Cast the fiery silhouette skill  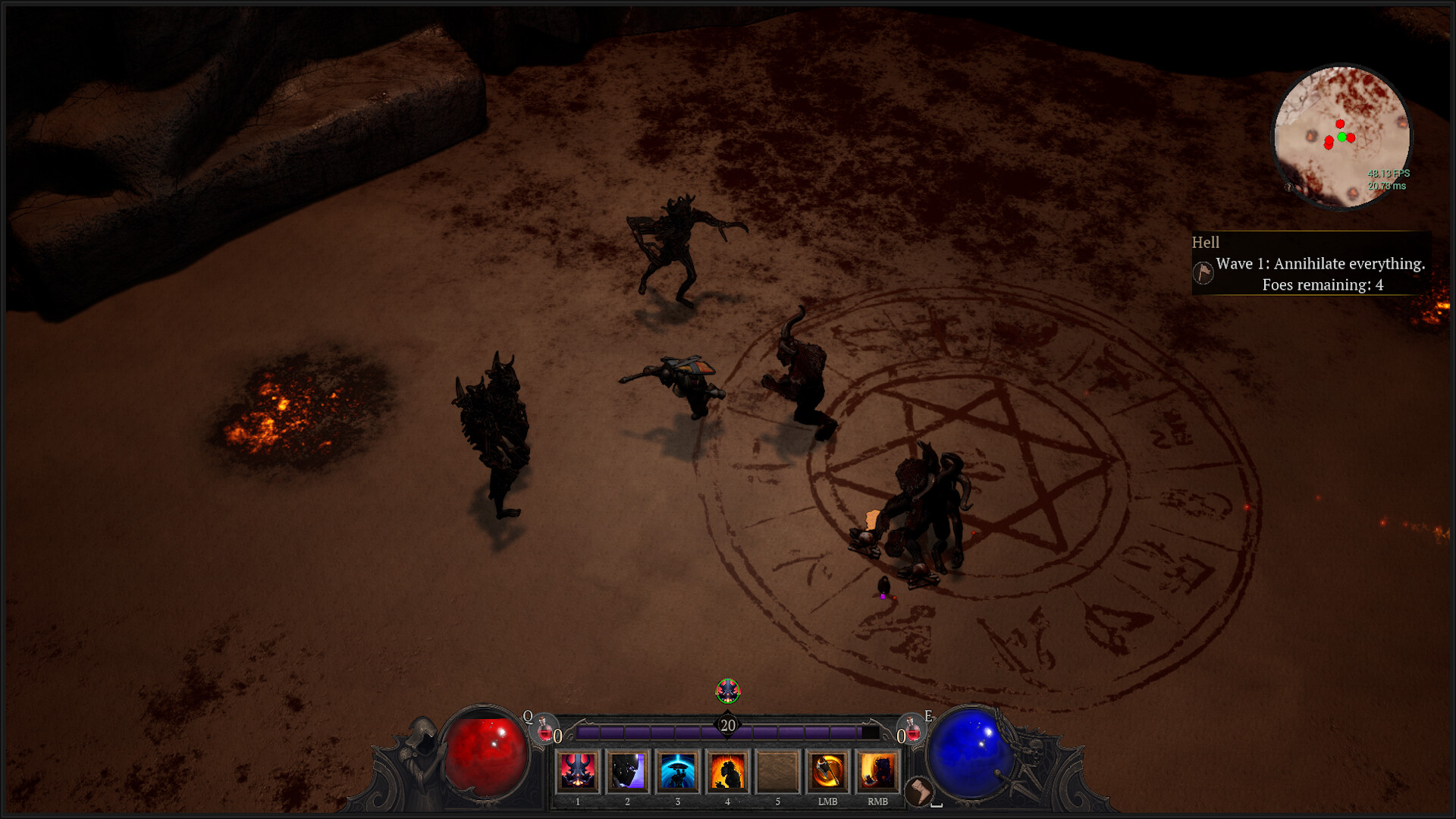(727, 771)
